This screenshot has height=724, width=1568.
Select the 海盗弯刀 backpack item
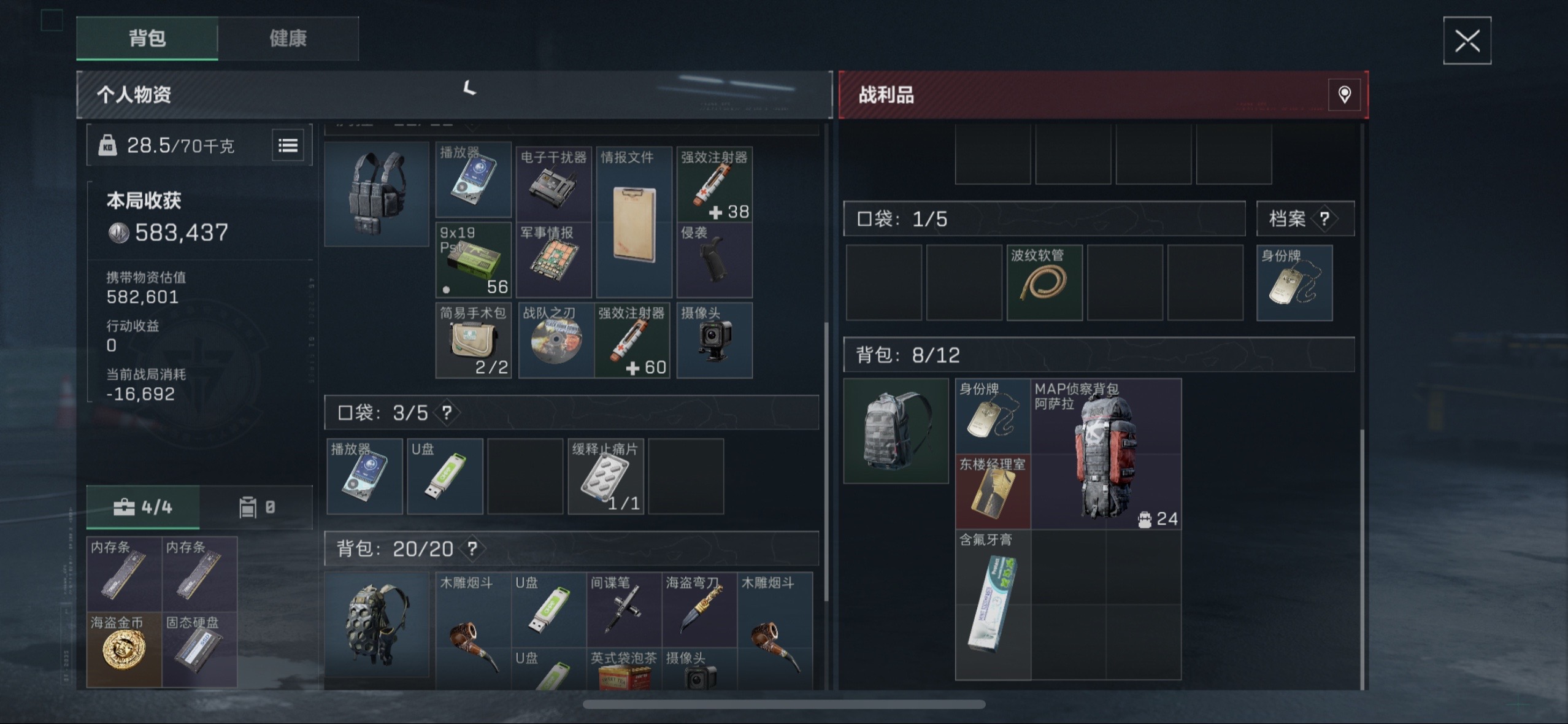(699, 609)
